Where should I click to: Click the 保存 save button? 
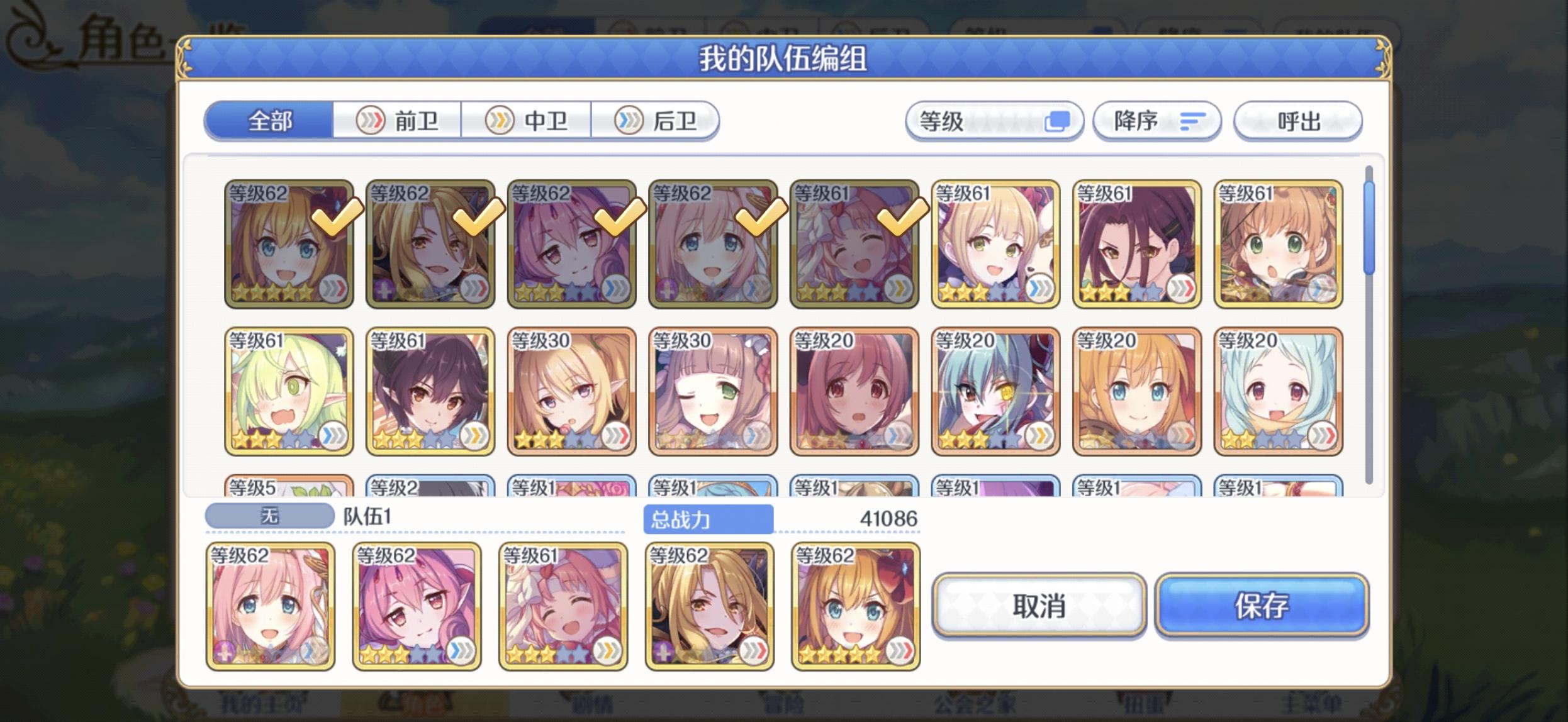1262,606
